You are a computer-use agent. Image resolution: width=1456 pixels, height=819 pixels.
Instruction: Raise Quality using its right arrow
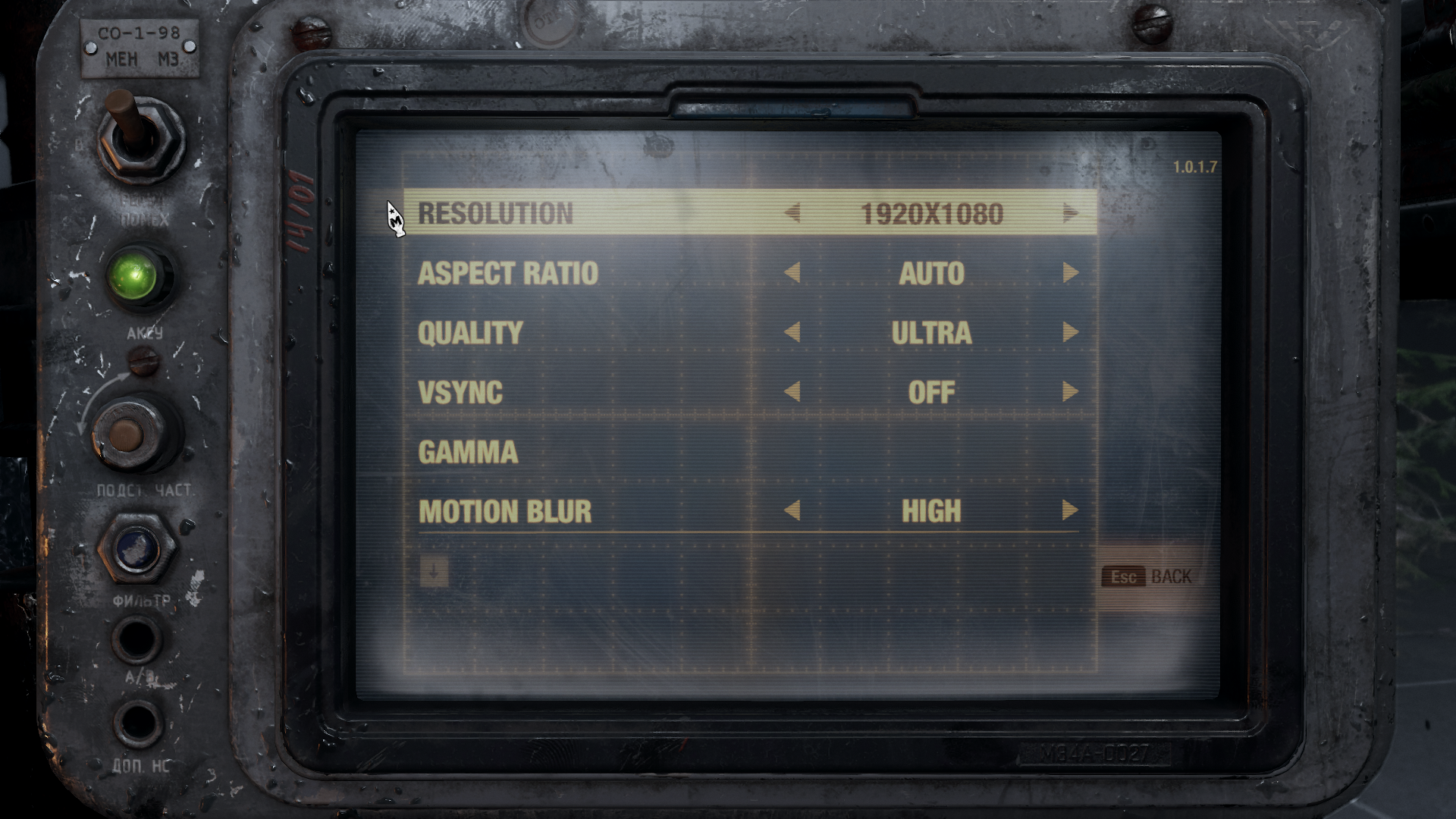click(1070, 332)
